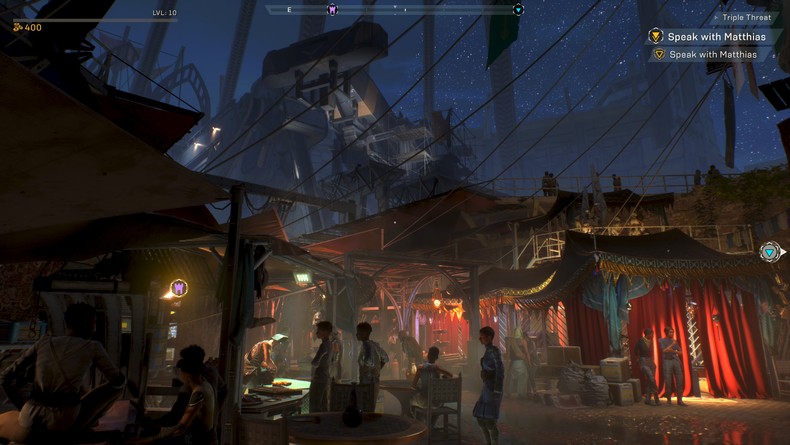This screenshot has height=445, width=790.
Task: Click the teal marker on the compass bar
Action: (x=518, y=10)
